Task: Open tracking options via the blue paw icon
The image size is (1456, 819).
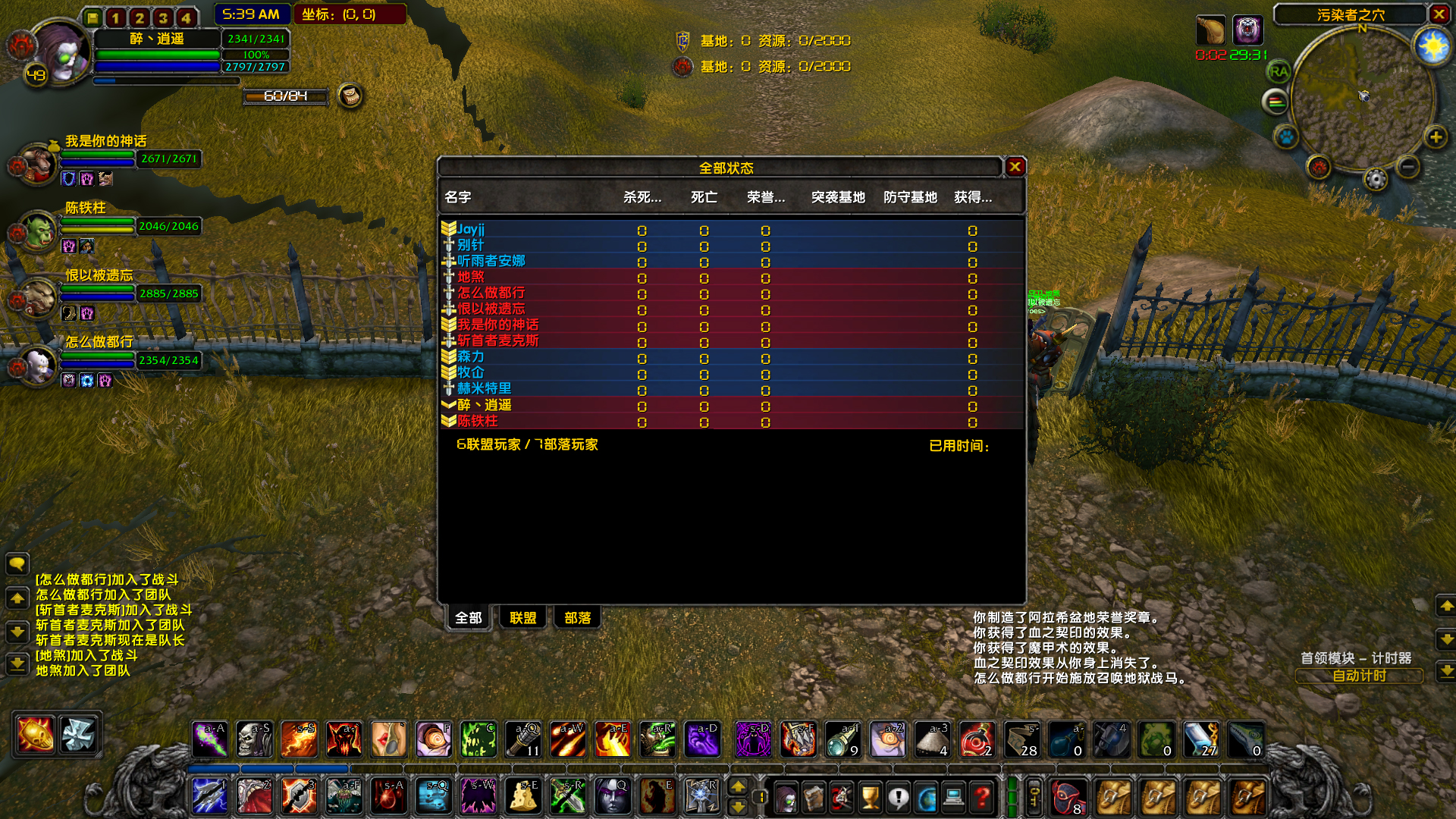Action: (x=1285, y=136)
